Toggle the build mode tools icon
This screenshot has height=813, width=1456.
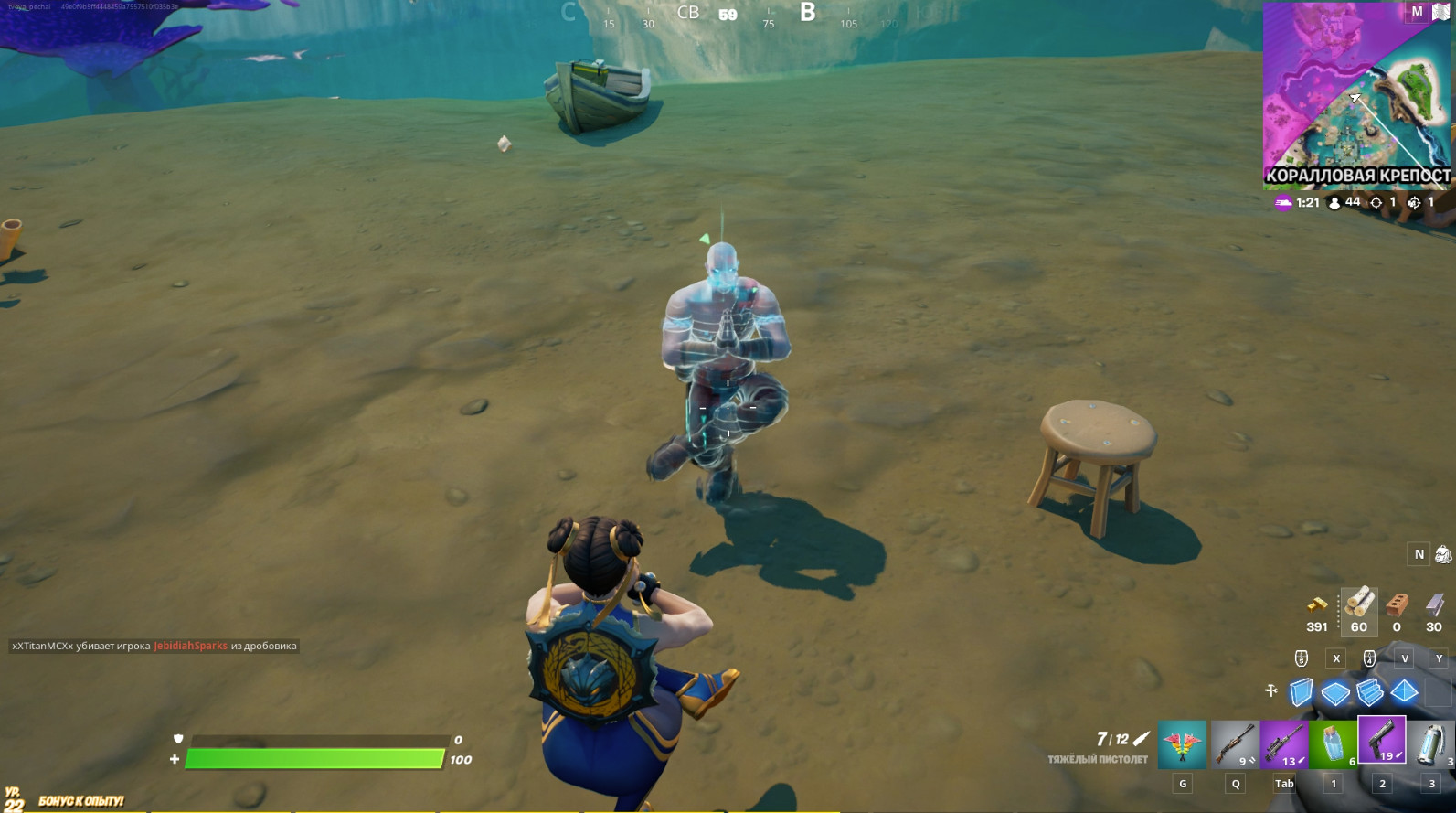pyautogui.click(x=1271, y=691)
